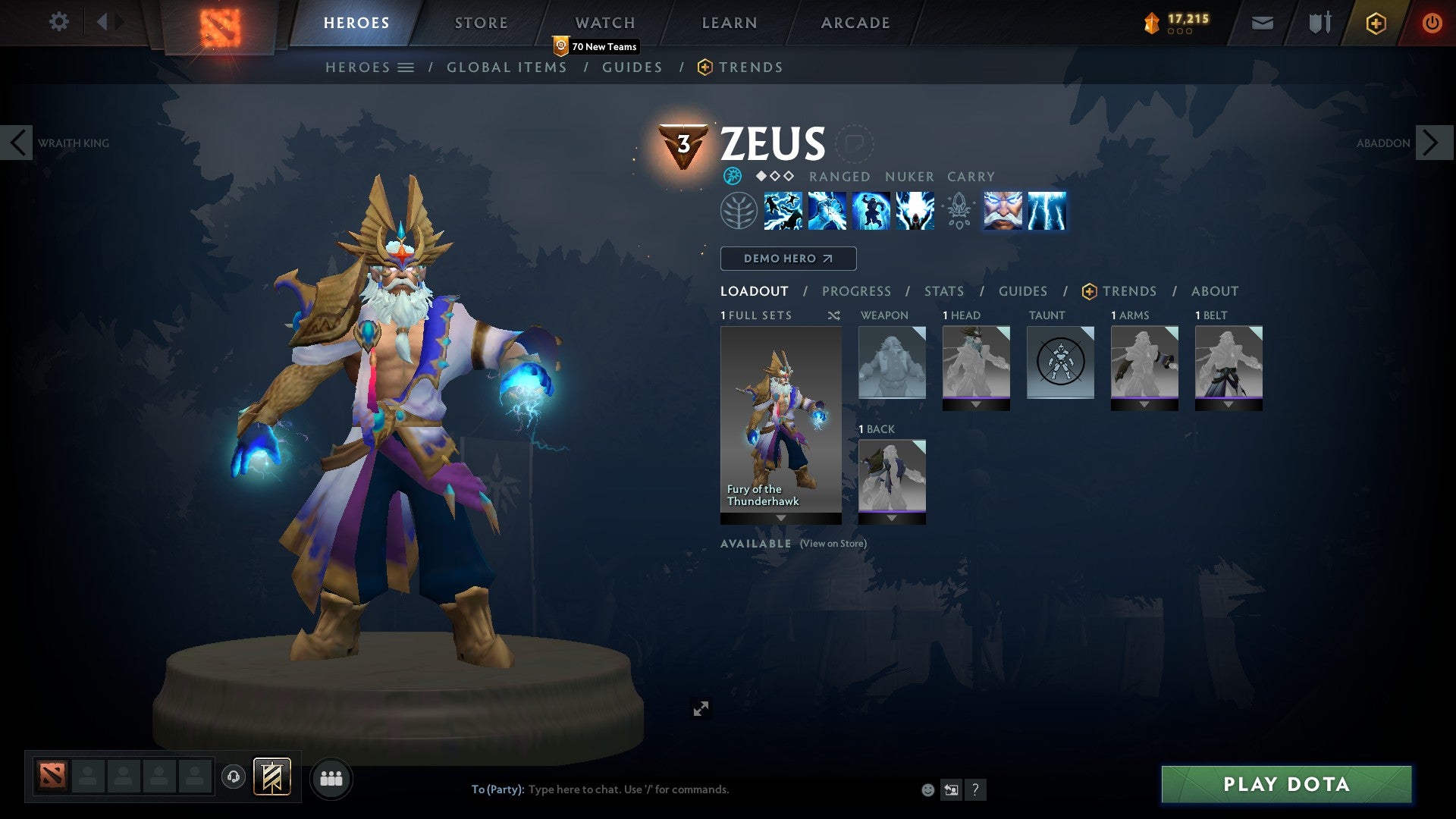This screenshot has width=1456, height=819.
Task: Expand the HEROES navigation menu
Action: (x=406, y=67)
